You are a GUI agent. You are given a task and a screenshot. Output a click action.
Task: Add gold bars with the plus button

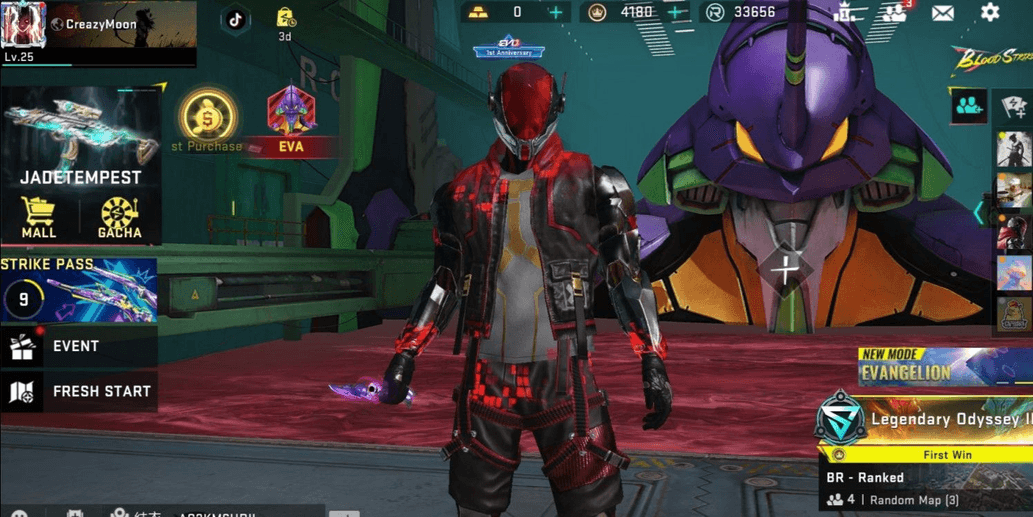pyautogui.click(x=556, y=12)
